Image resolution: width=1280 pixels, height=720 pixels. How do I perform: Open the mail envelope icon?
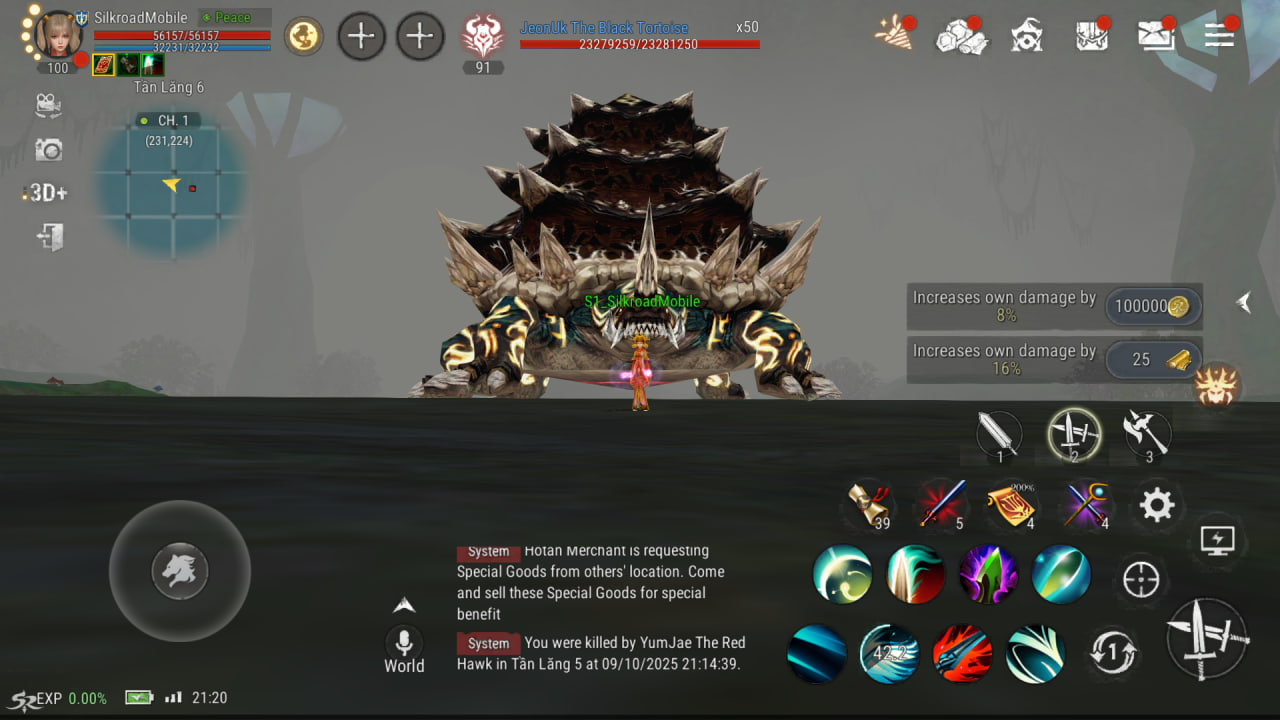pyautogui.click(x=1156, y=35)
